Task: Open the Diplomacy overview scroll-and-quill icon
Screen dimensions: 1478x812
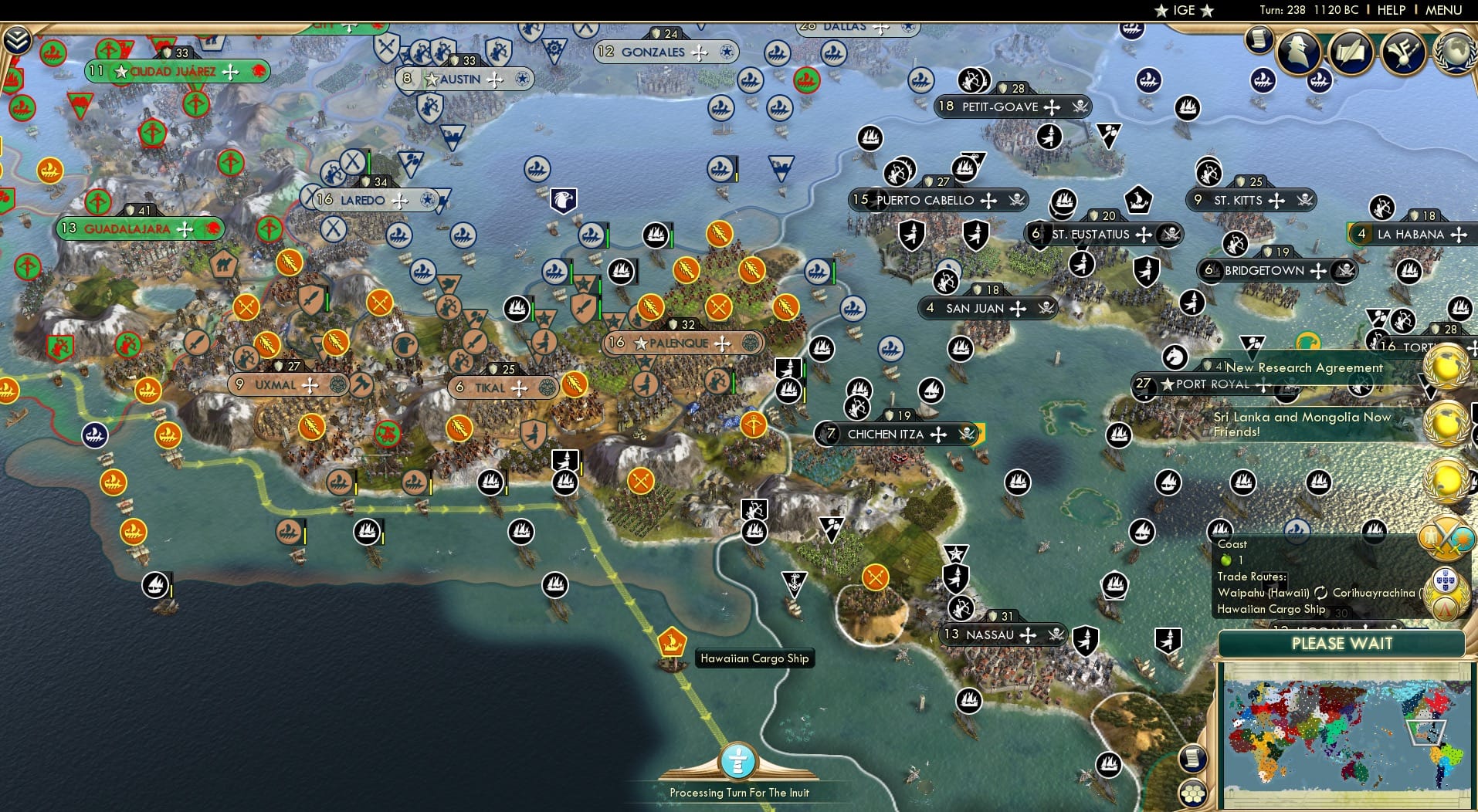Action: point(1351,51)
